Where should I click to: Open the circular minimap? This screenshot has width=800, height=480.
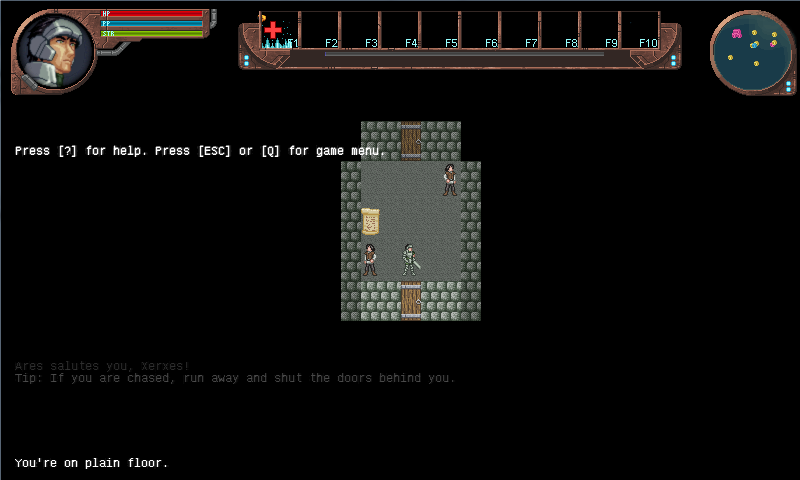(x=753, y=52)
